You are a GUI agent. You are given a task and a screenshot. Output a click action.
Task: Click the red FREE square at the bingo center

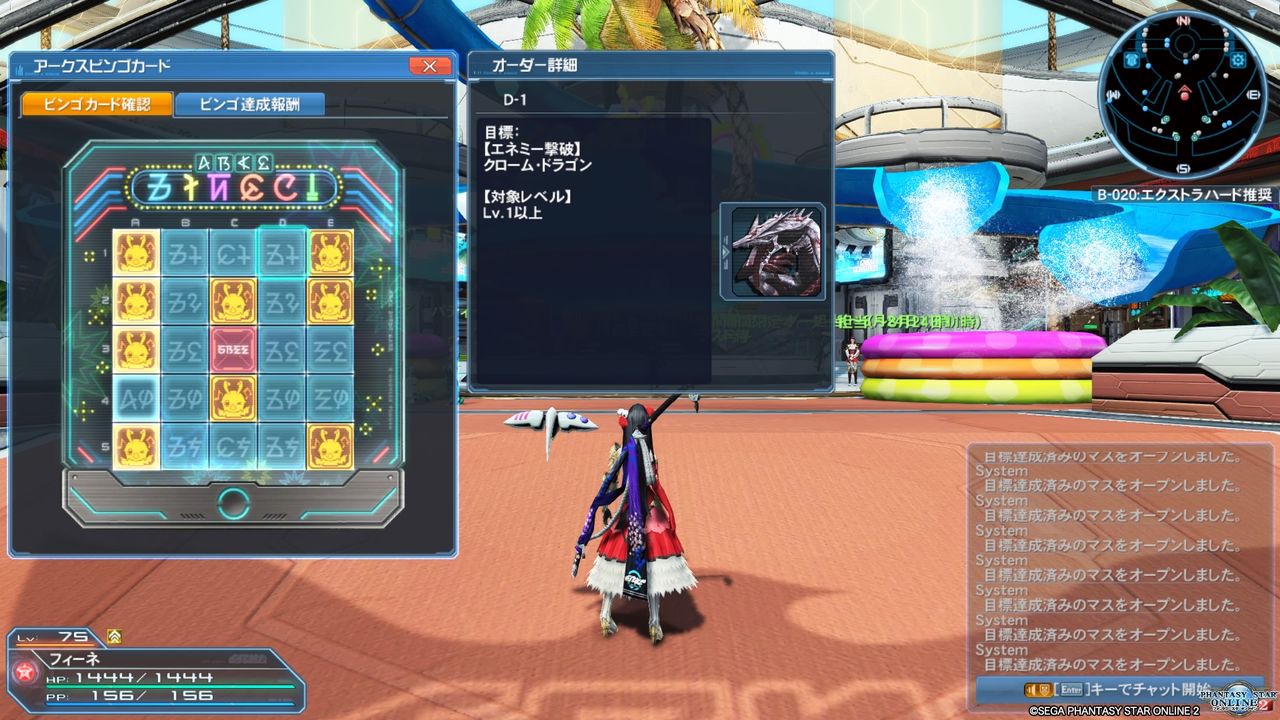click(233, 350)
